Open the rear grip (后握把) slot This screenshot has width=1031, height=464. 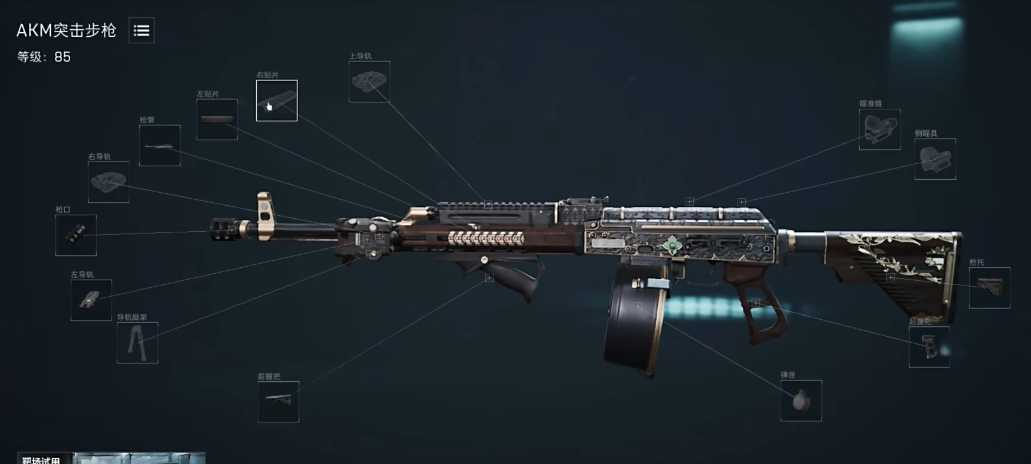click(929, 347)
